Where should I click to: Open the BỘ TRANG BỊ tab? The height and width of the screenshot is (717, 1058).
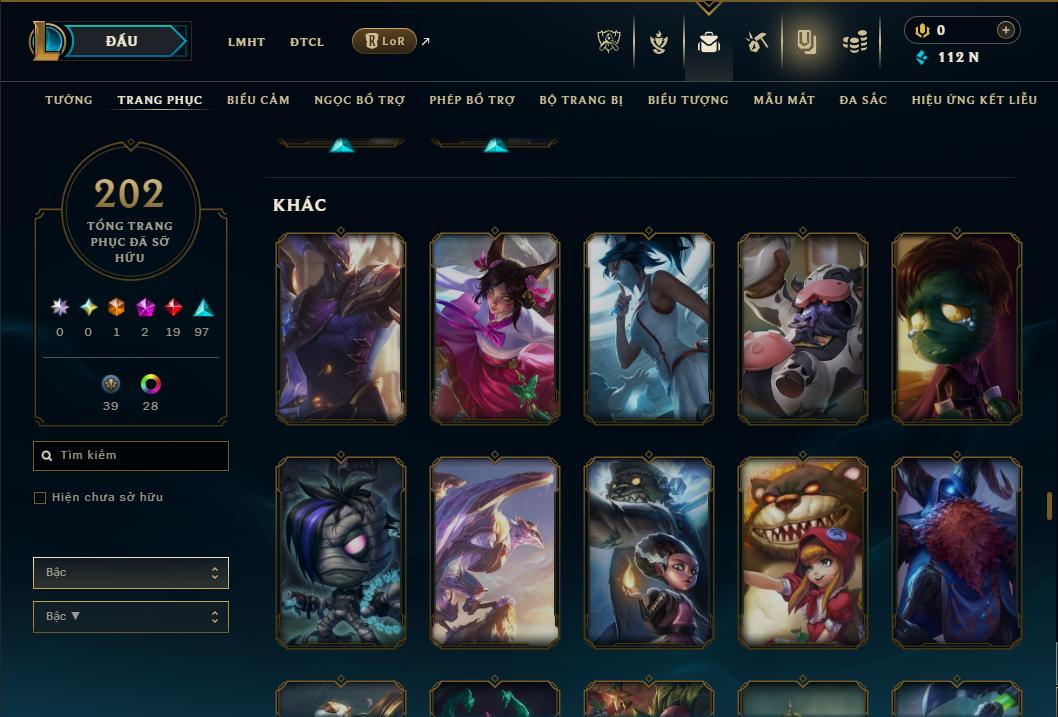581,100
